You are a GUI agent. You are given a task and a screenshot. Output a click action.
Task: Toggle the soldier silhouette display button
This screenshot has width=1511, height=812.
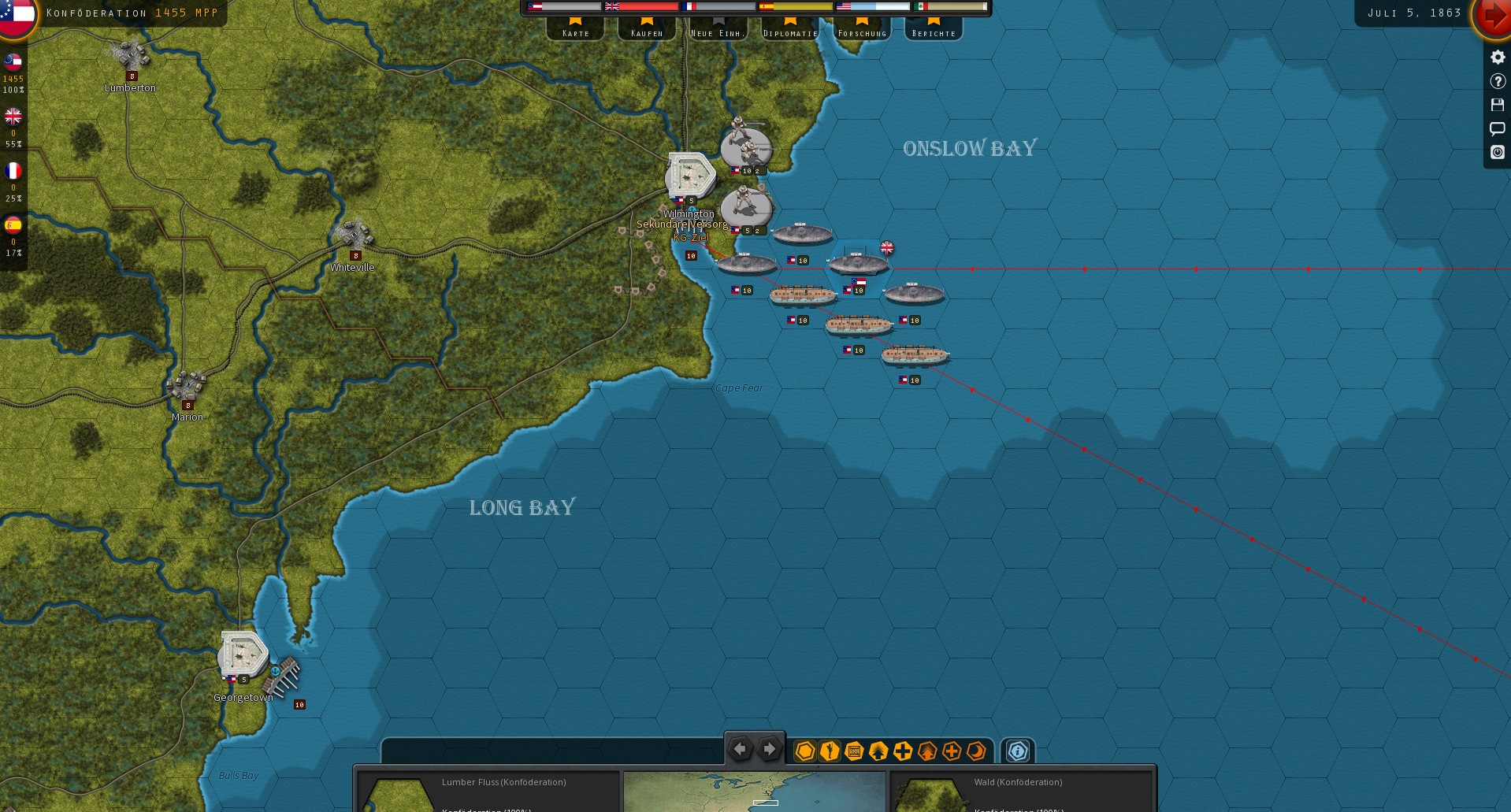click(829, 751)
